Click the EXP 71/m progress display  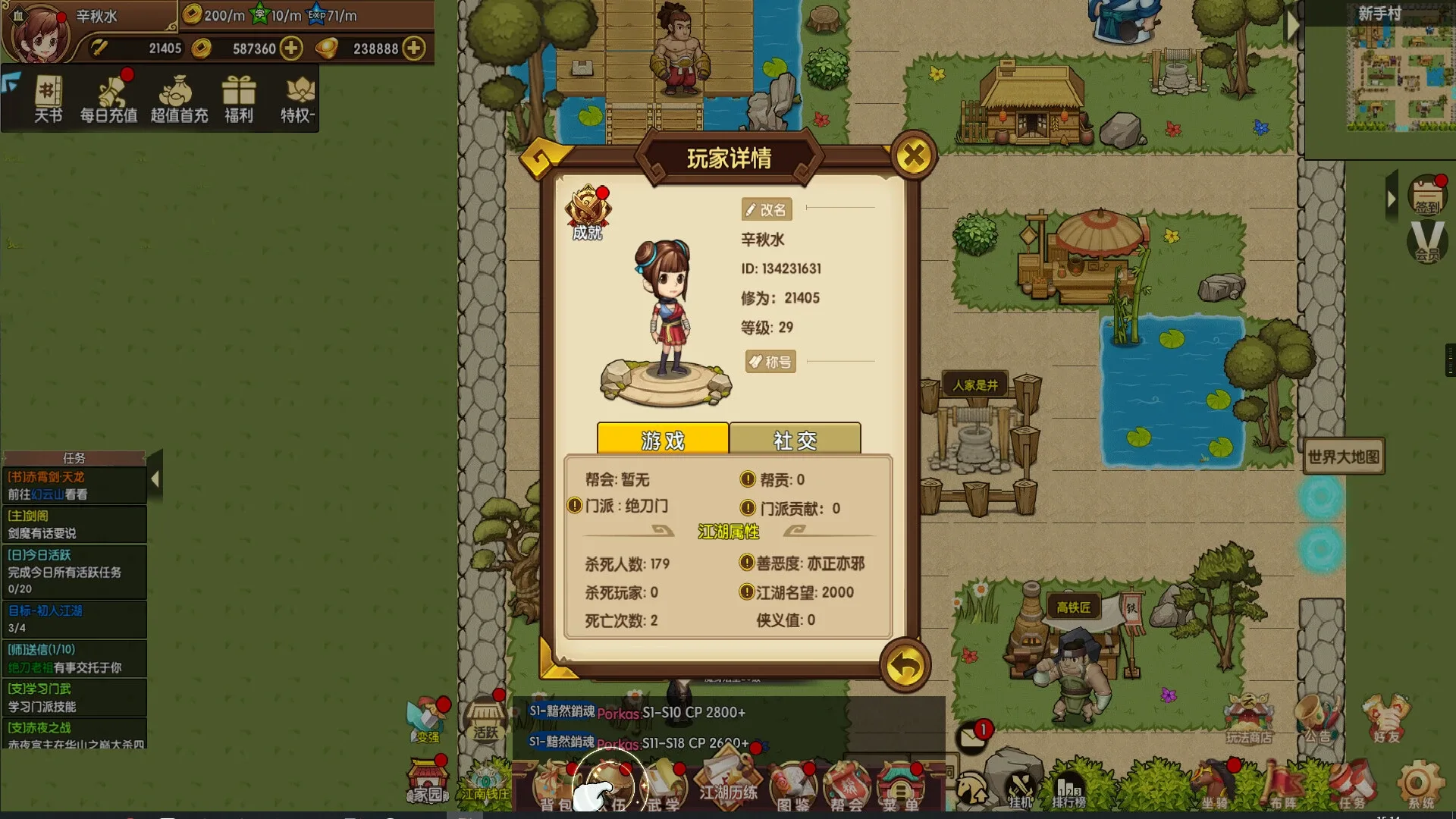334,13
